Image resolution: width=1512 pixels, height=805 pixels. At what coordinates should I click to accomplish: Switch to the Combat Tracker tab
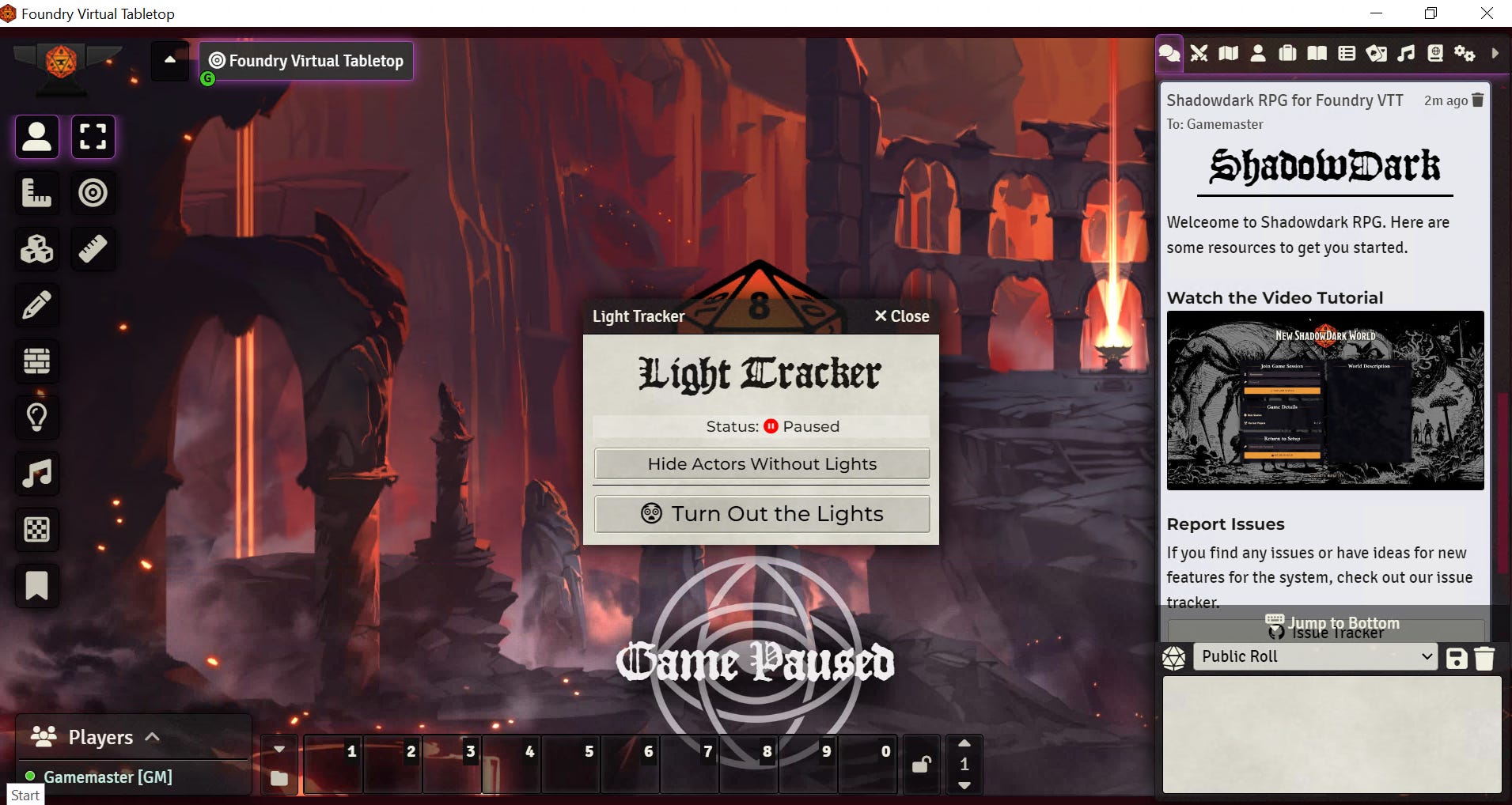[1199, 53]
